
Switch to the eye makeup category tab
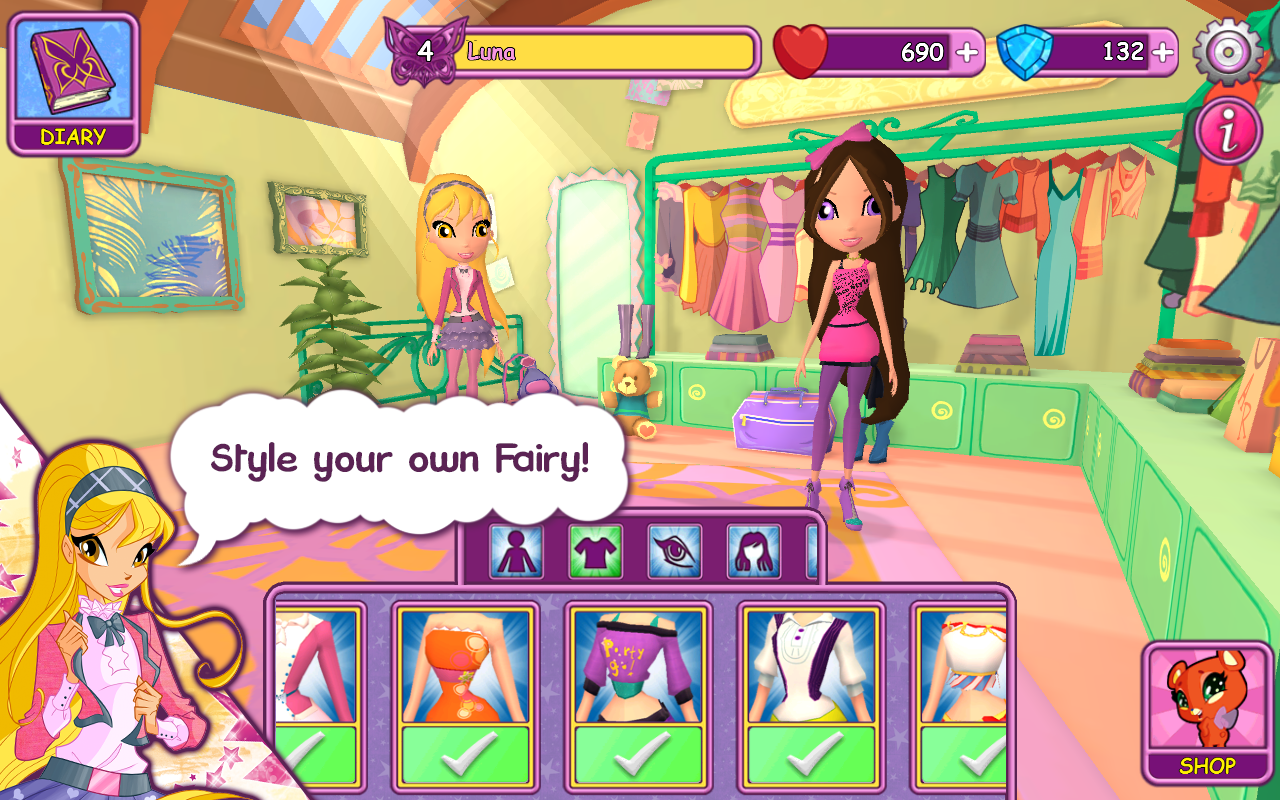tap(675, 552)
